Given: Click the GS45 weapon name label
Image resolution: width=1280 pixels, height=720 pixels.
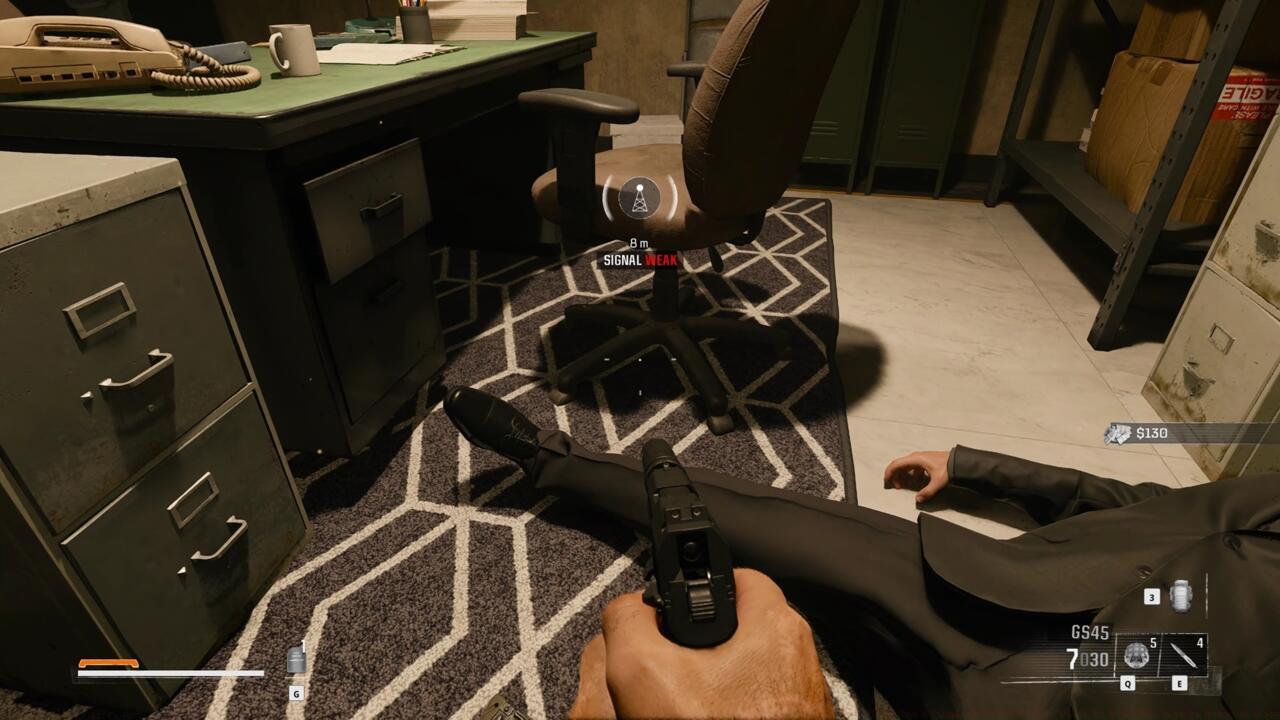Looking at the screenshot, I should 1090,630.
